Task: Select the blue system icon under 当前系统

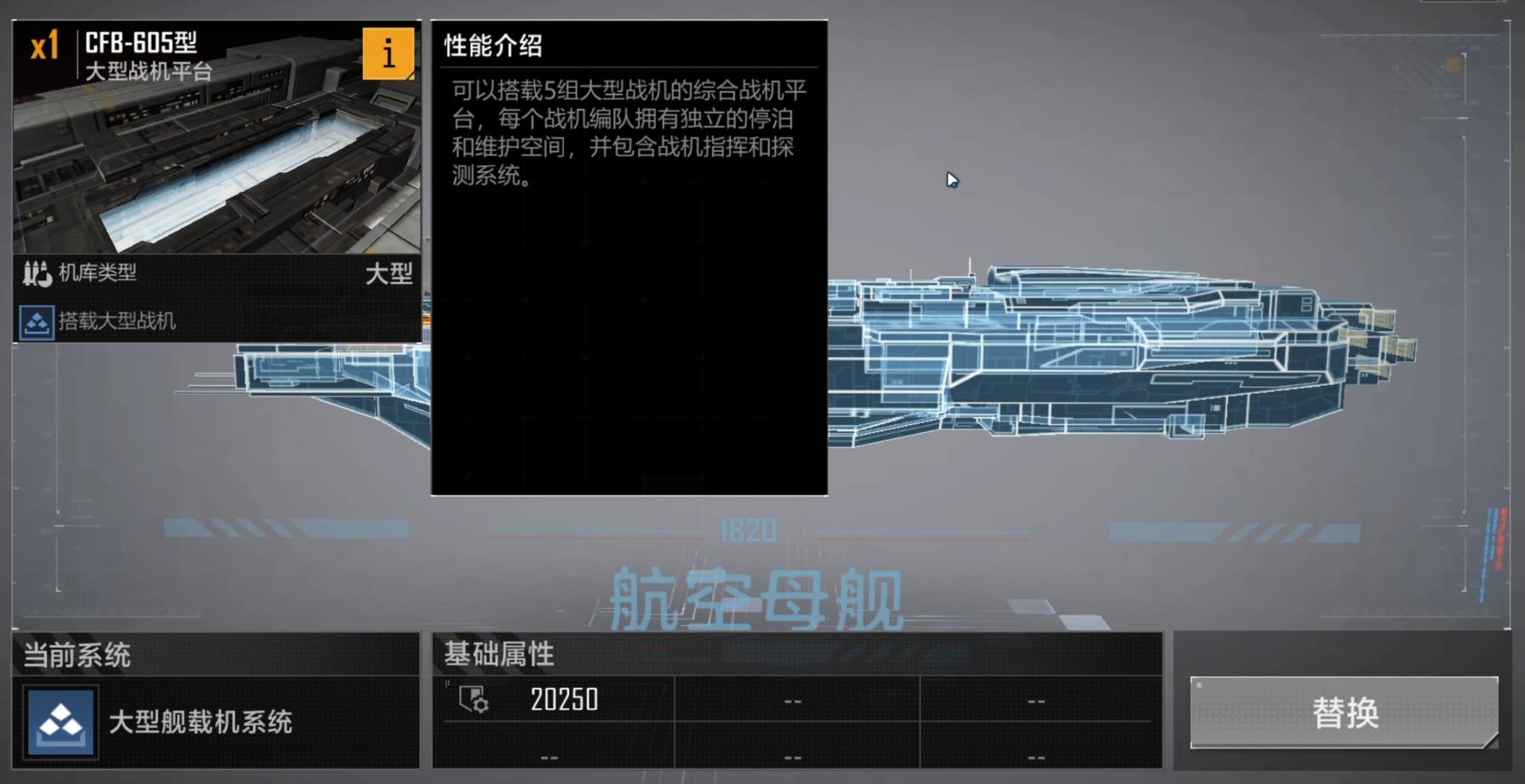Action: pyautogui.click(x=59, y=722)
